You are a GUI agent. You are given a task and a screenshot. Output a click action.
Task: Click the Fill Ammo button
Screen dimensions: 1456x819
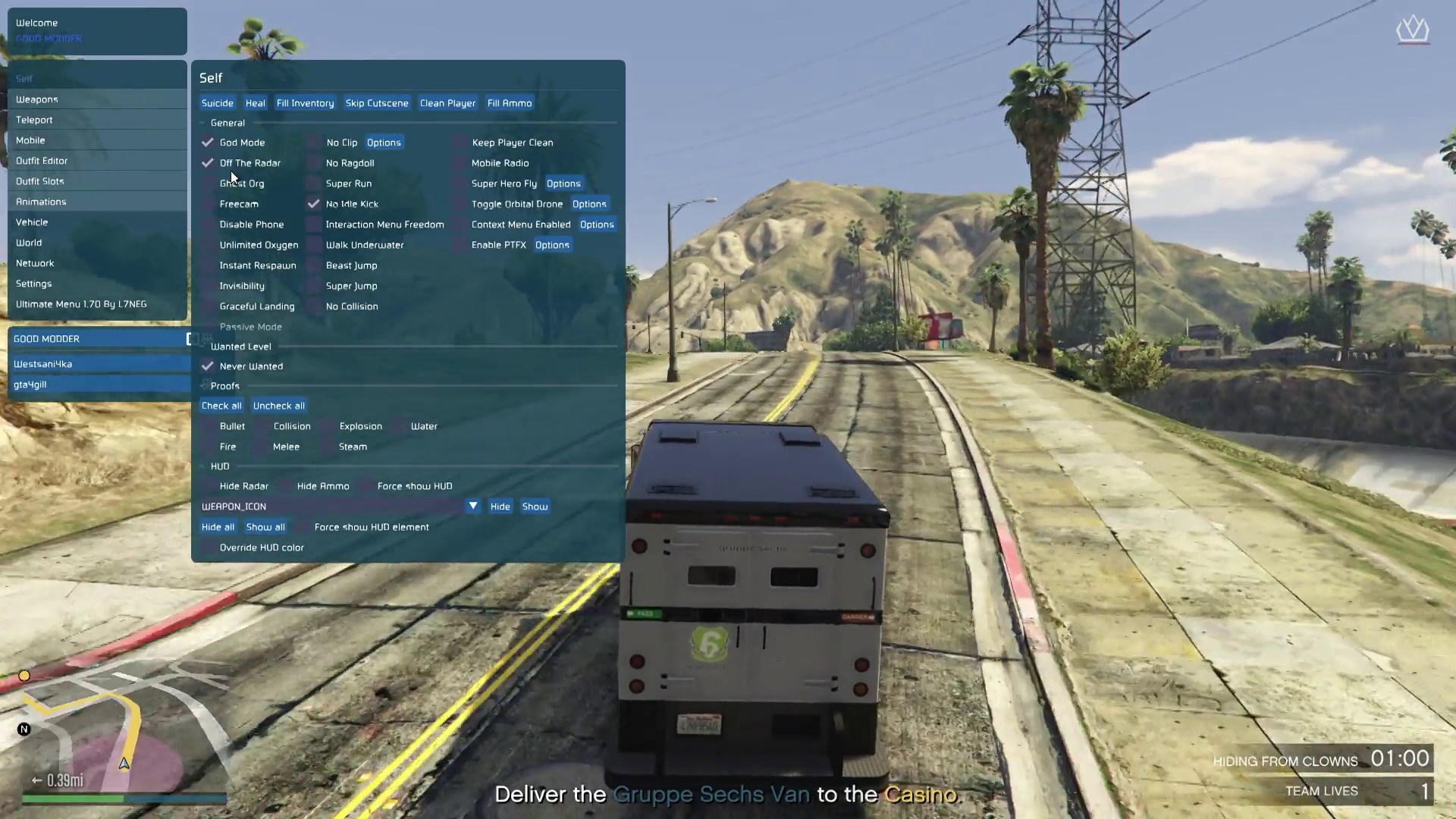pos(510,103)
